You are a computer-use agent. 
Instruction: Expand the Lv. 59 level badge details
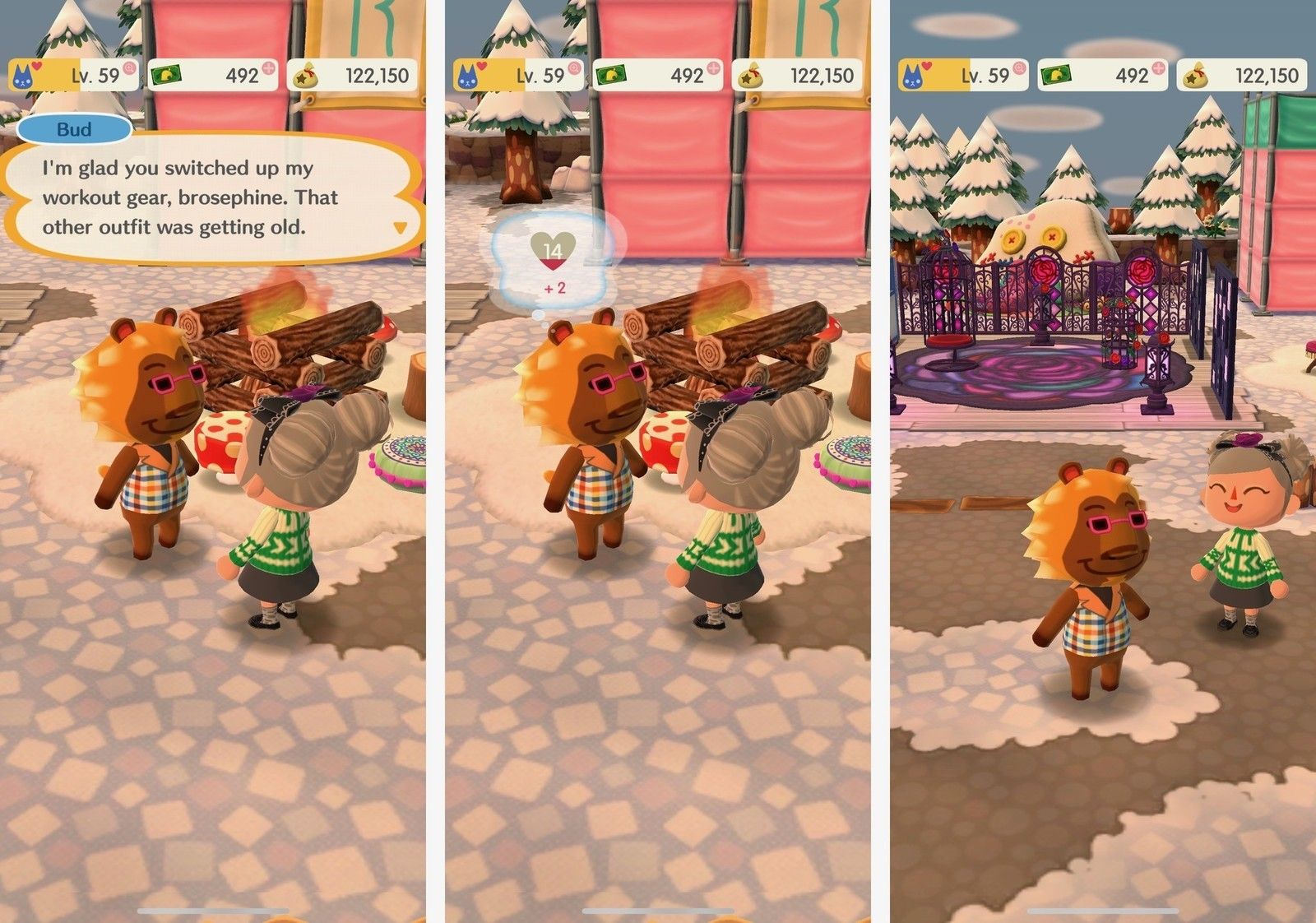tap(82, 73)
